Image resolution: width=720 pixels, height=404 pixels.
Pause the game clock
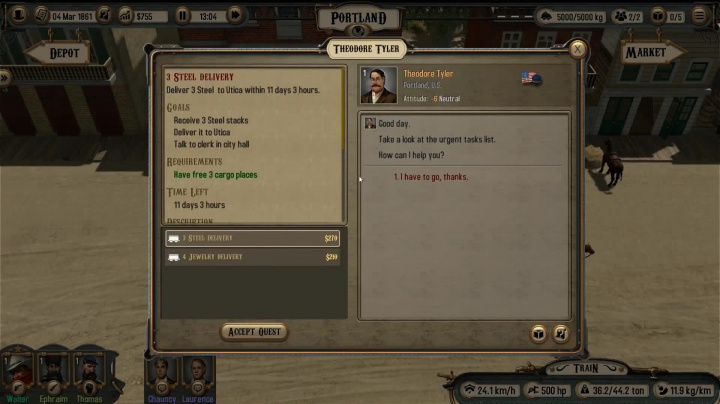pyautogui.click(x=183, y=15)
